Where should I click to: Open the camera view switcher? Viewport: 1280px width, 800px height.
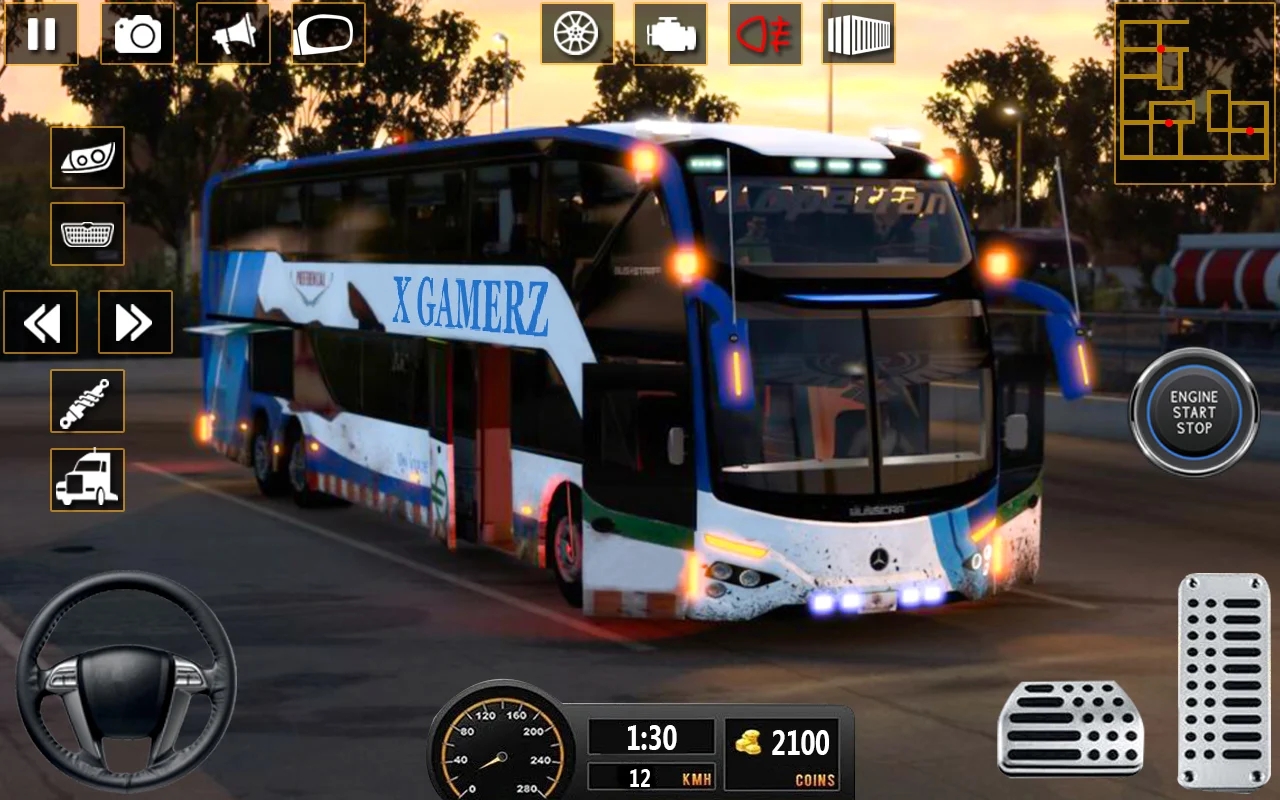[137, 34]
